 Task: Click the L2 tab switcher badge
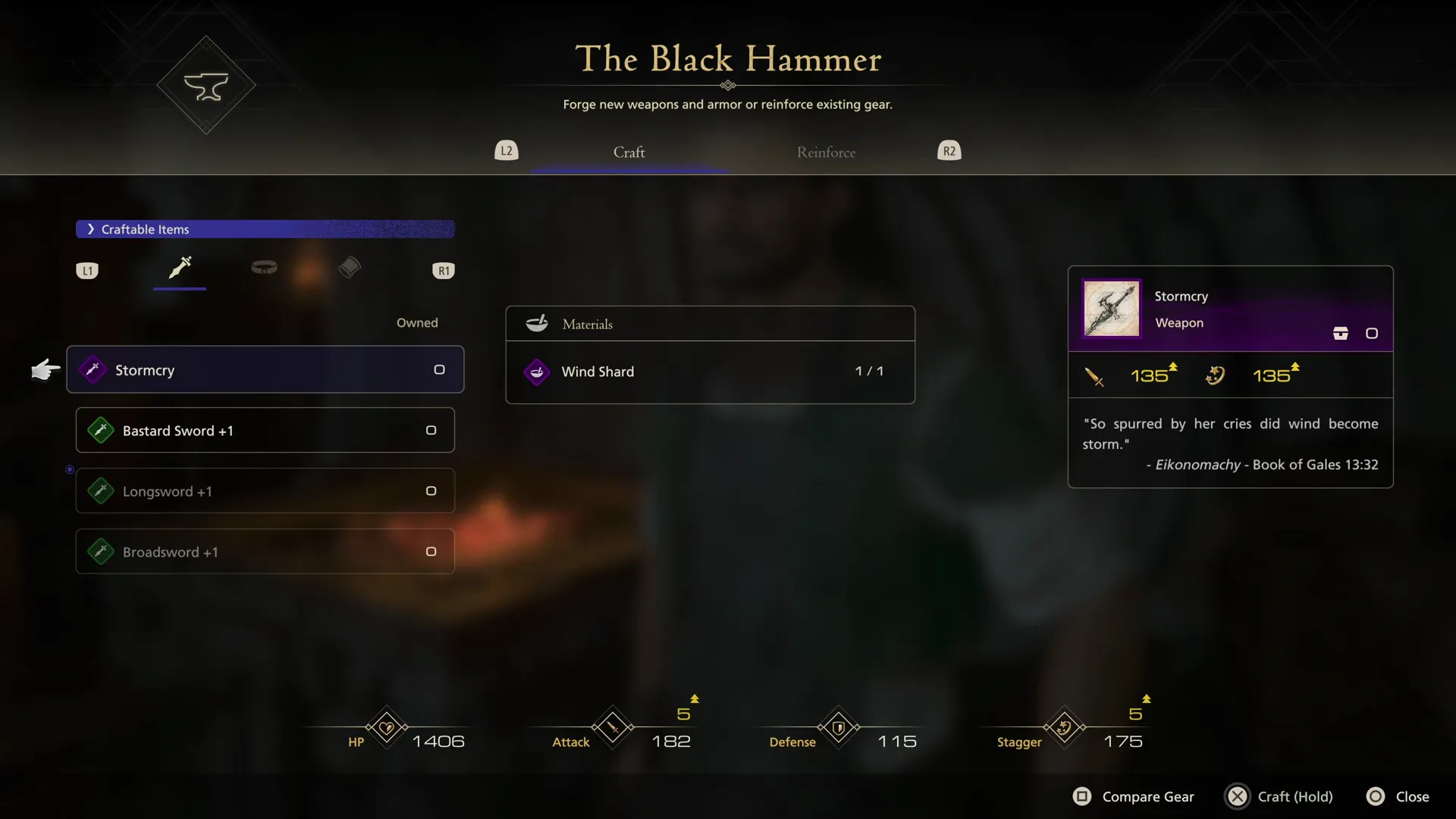pyautogui.click(x=507, y=150)
